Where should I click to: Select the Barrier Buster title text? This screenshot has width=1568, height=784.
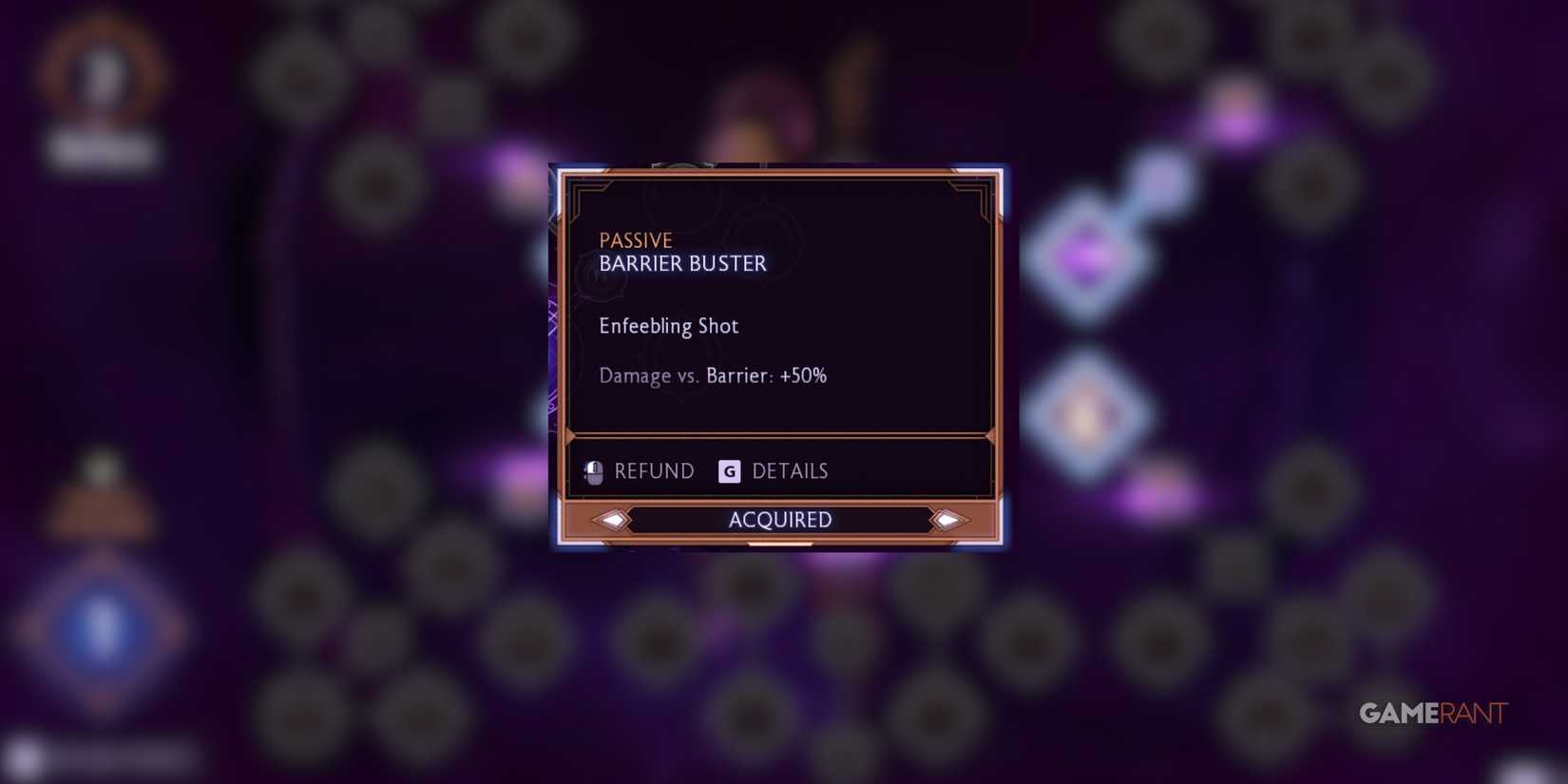[682, 263]
